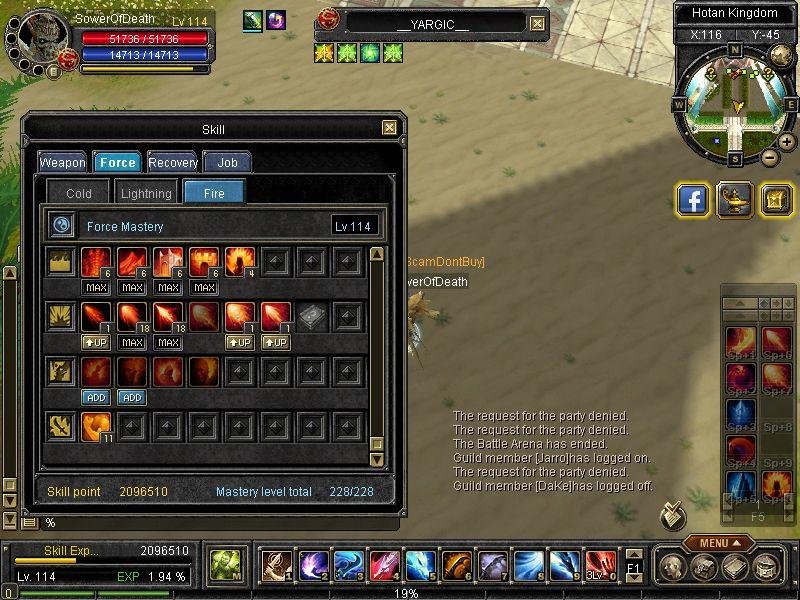Switch to Lightning skills
Screen dimensions: 800x600
pyautogui.click(x=146, y=193)
